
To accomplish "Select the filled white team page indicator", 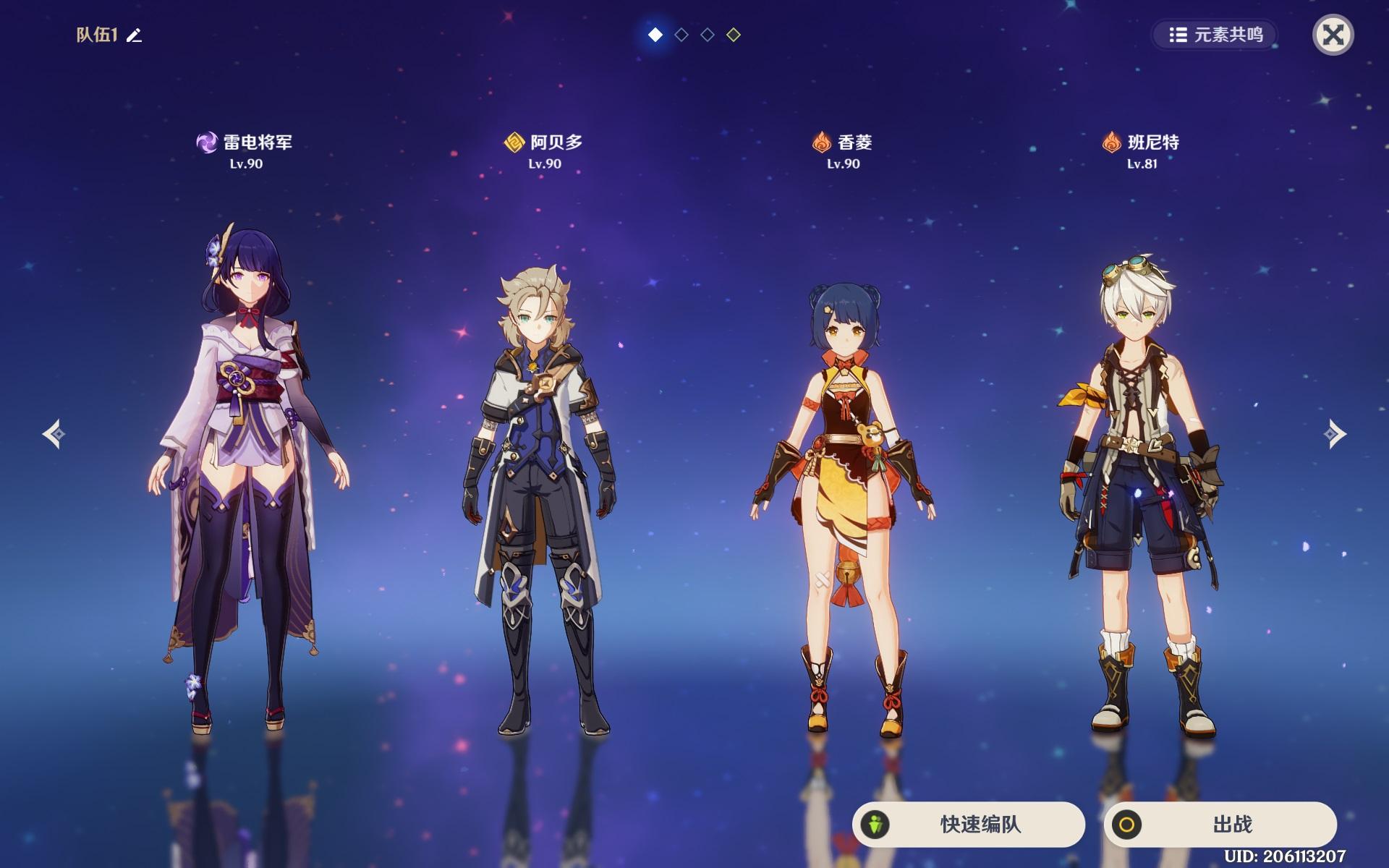I will point(655,35).
